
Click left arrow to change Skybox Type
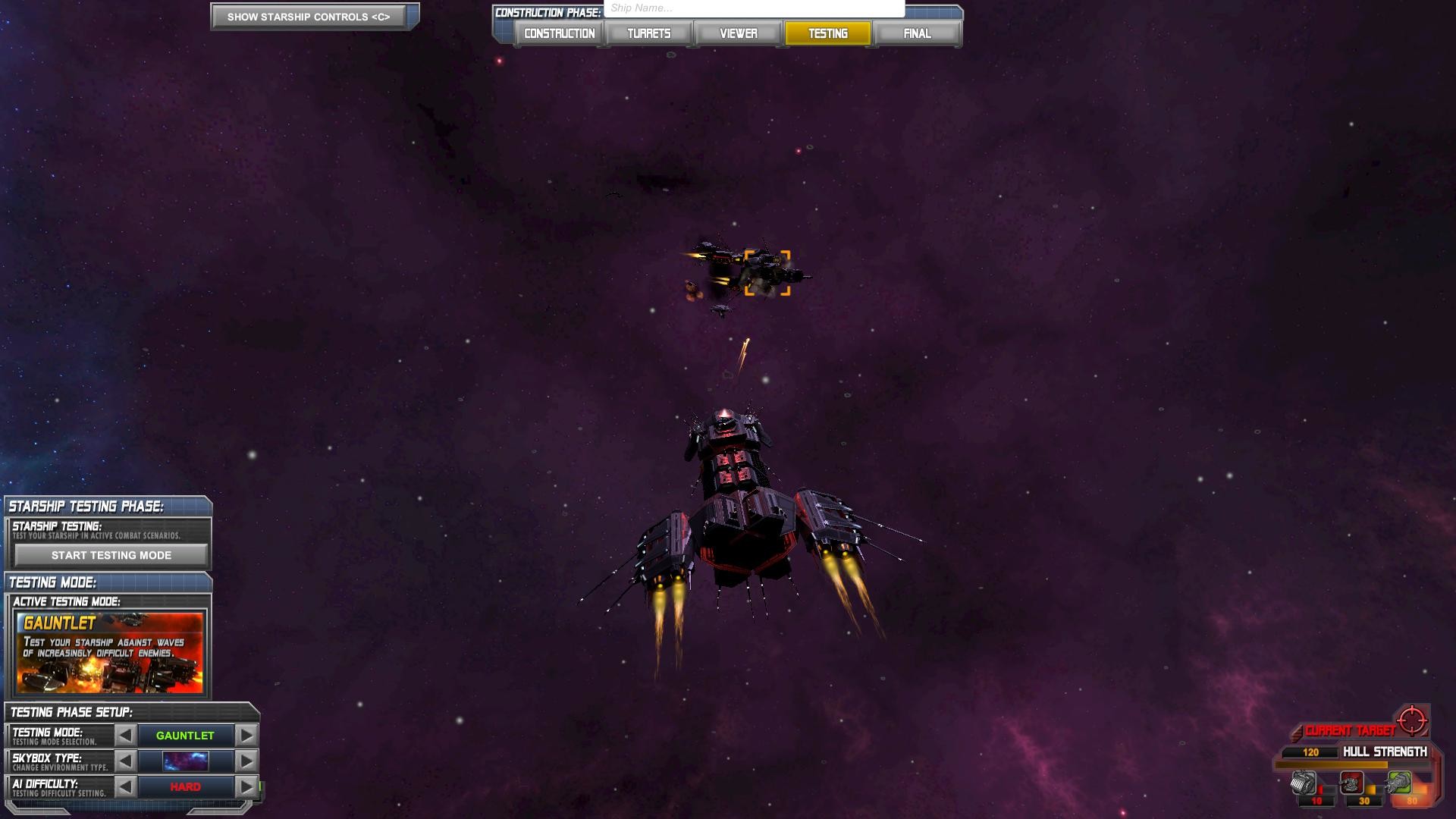(x=126, y=761)
